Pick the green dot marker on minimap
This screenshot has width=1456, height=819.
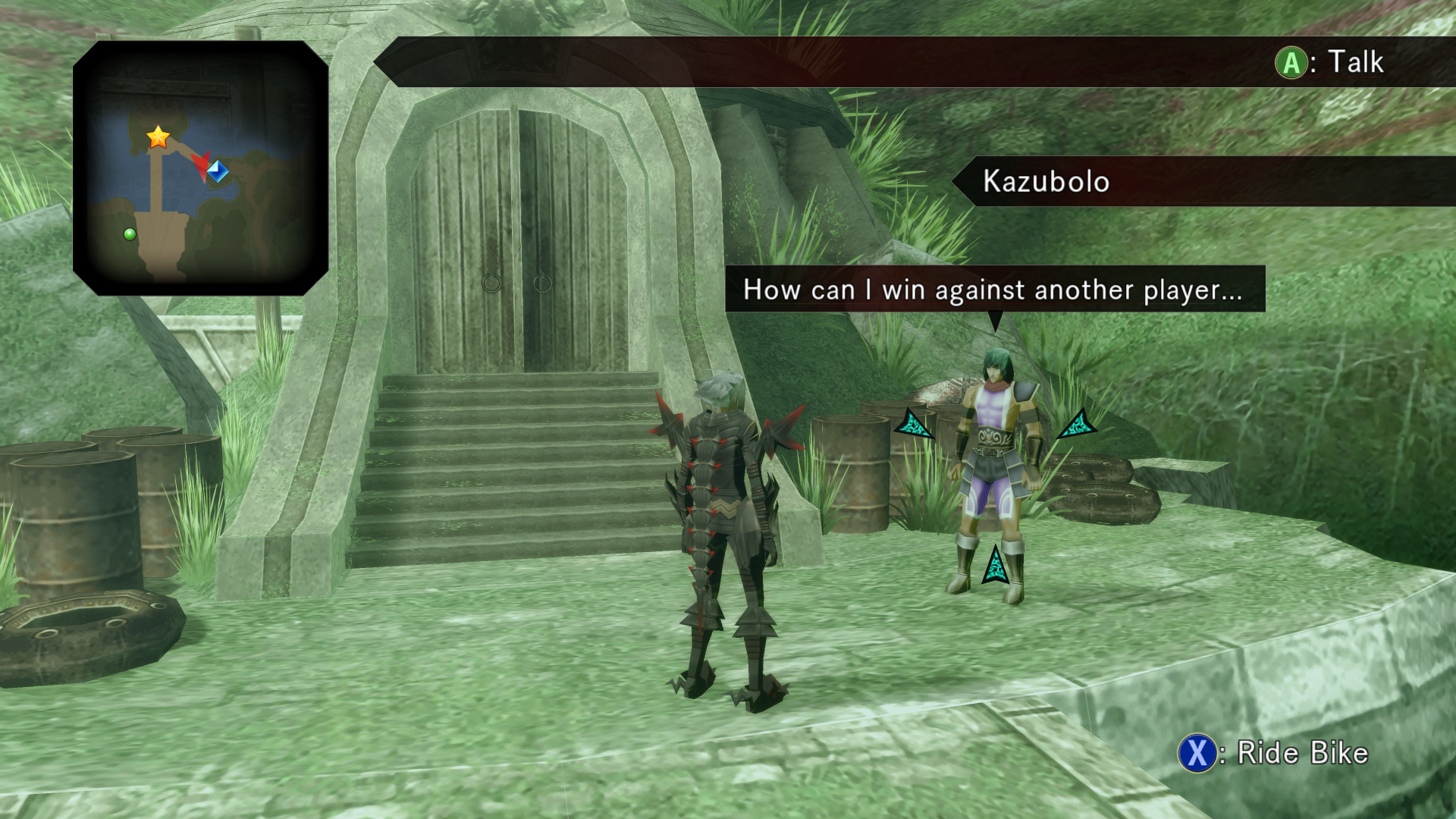[130, 234]
